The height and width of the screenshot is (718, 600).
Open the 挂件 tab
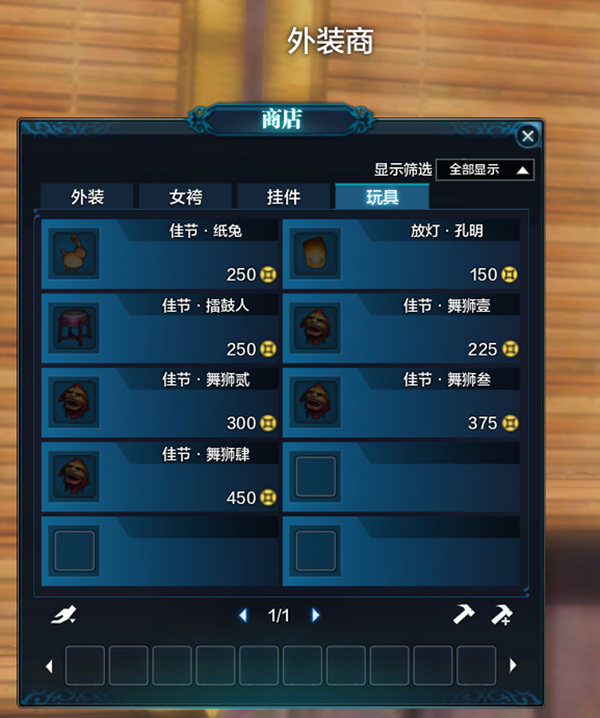click(x=283, y=197)
